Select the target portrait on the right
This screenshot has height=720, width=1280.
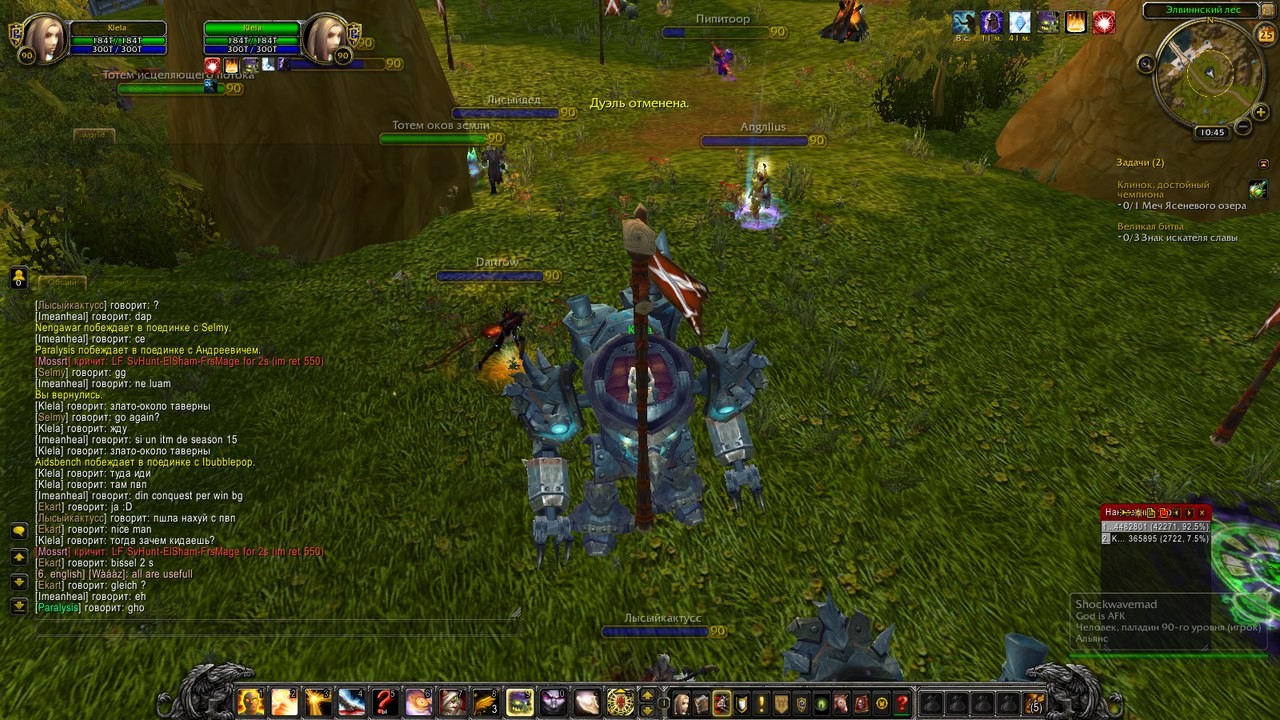pyautogui.click(x=326, y=40)
